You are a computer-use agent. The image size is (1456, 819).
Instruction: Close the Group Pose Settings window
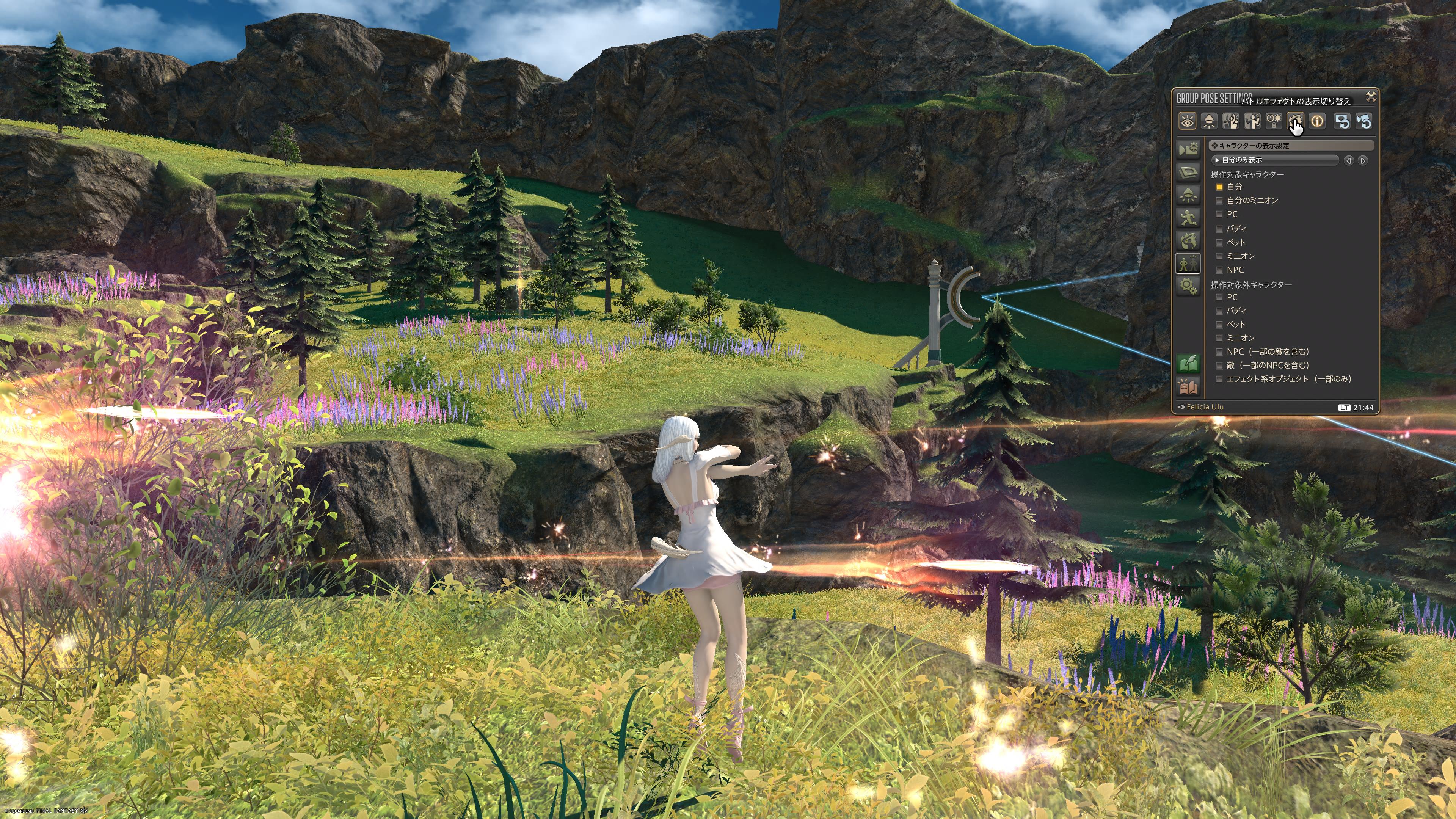(x=1371, y=97)
